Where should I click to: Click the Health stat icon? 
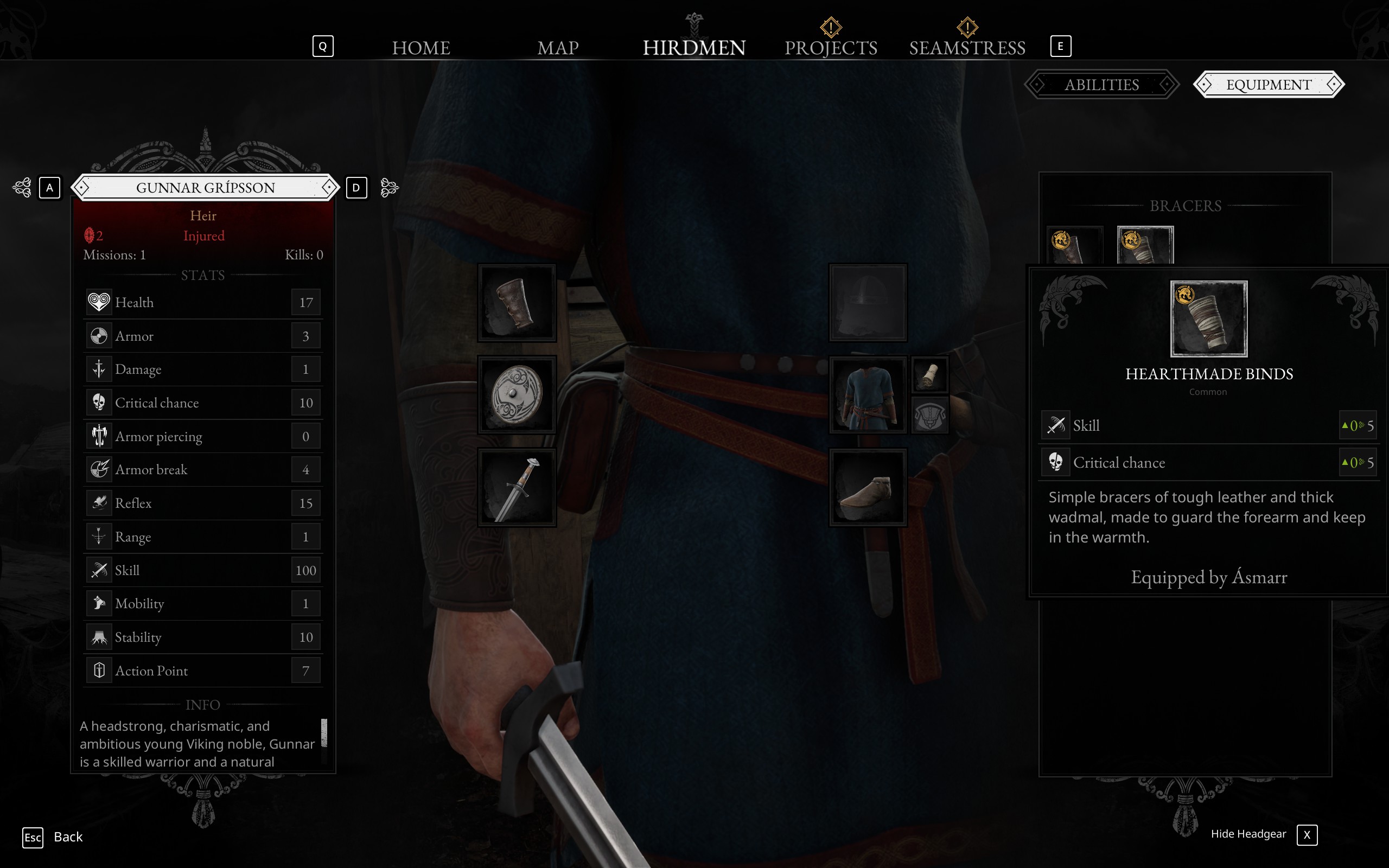(99, 302)
